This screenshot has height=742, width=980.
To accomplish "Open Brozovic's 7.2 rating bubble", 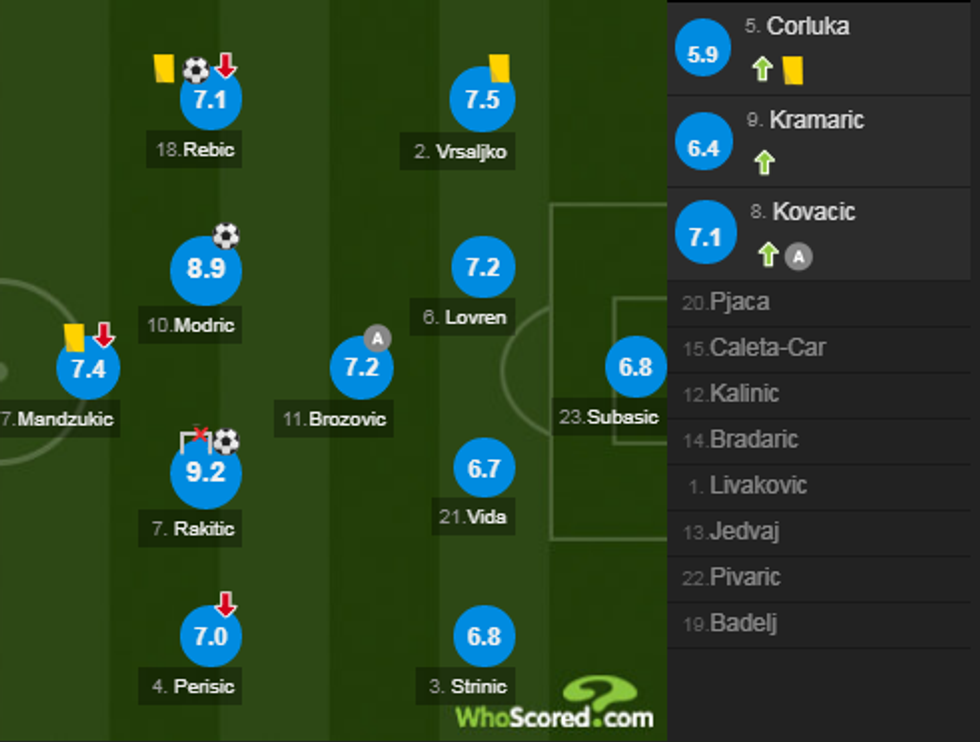I will tap(361, 367).
